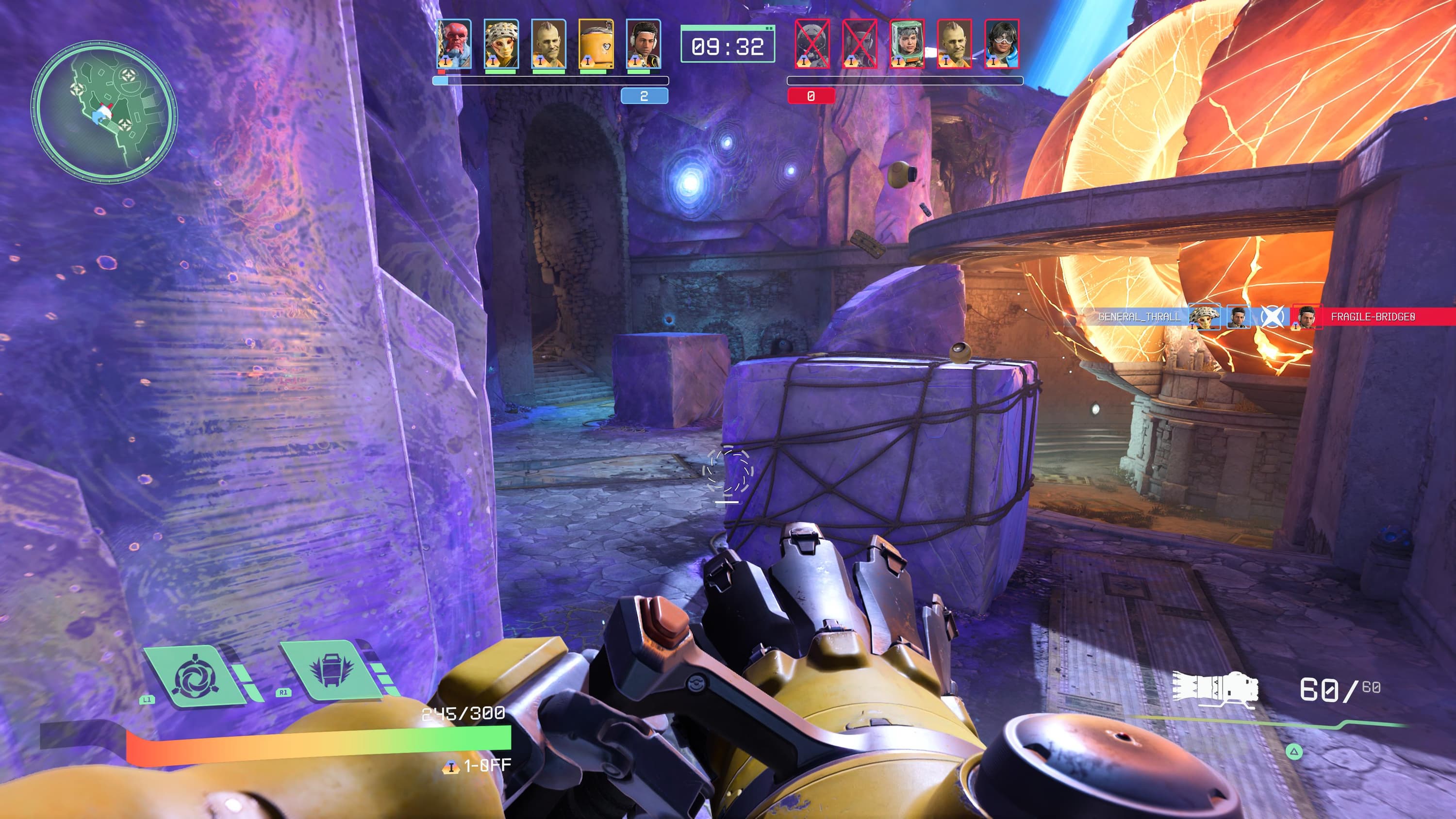Click the GENERAL_THRALL kill feed entry
Image resolution: width=1456 pixels, height=819 pixels.
tap(1138, 317)
